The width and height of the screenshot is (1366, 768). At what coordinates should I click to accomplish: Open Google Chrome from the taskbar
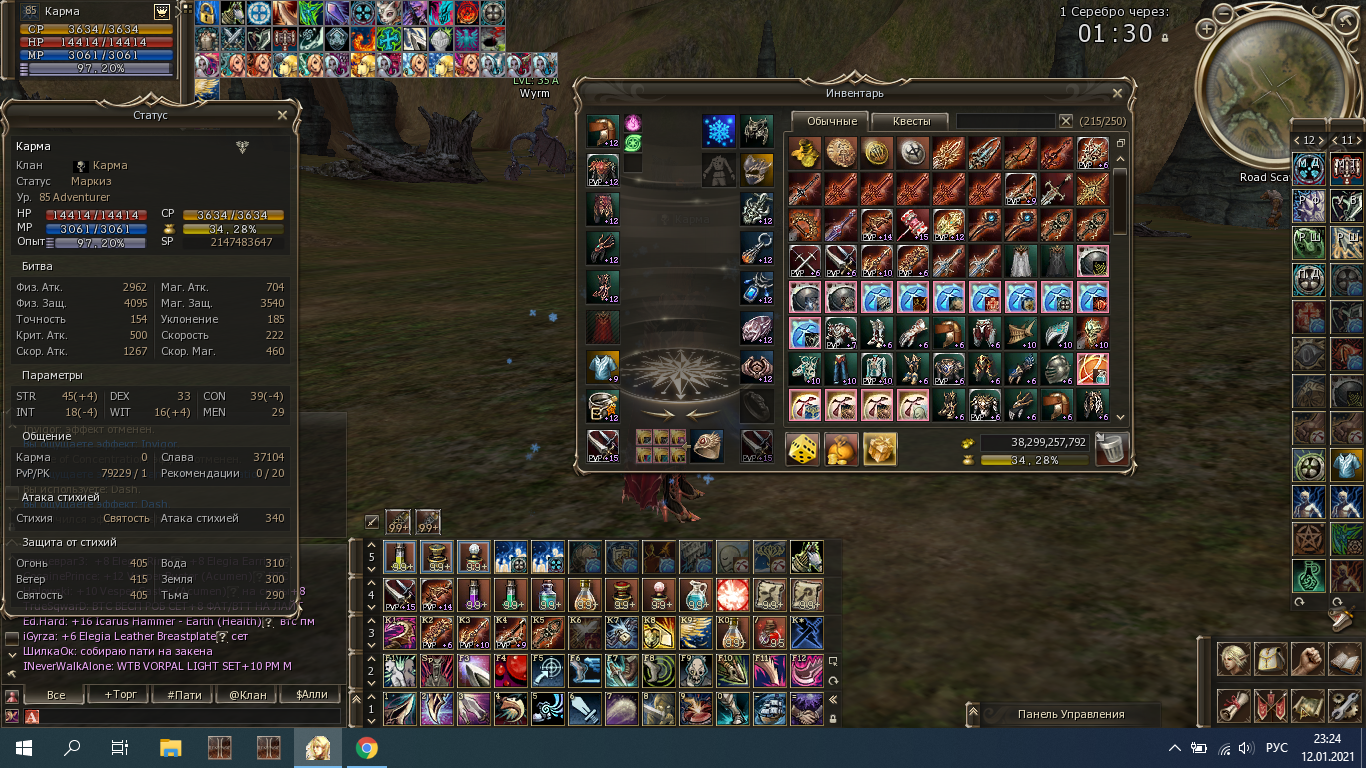click(x=367, y=747)
